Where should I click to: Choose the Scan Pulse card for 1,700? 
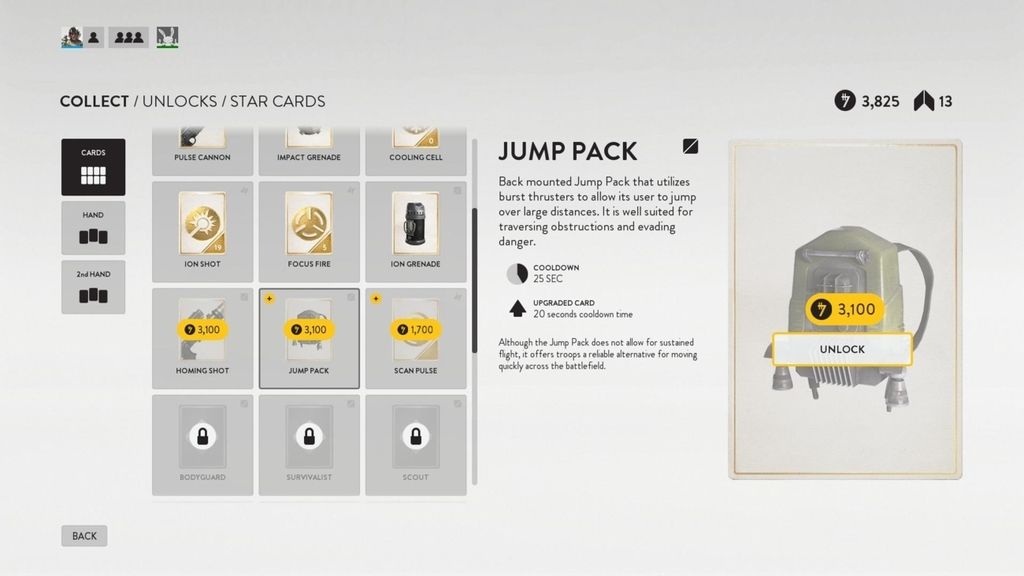click(415, 337)
